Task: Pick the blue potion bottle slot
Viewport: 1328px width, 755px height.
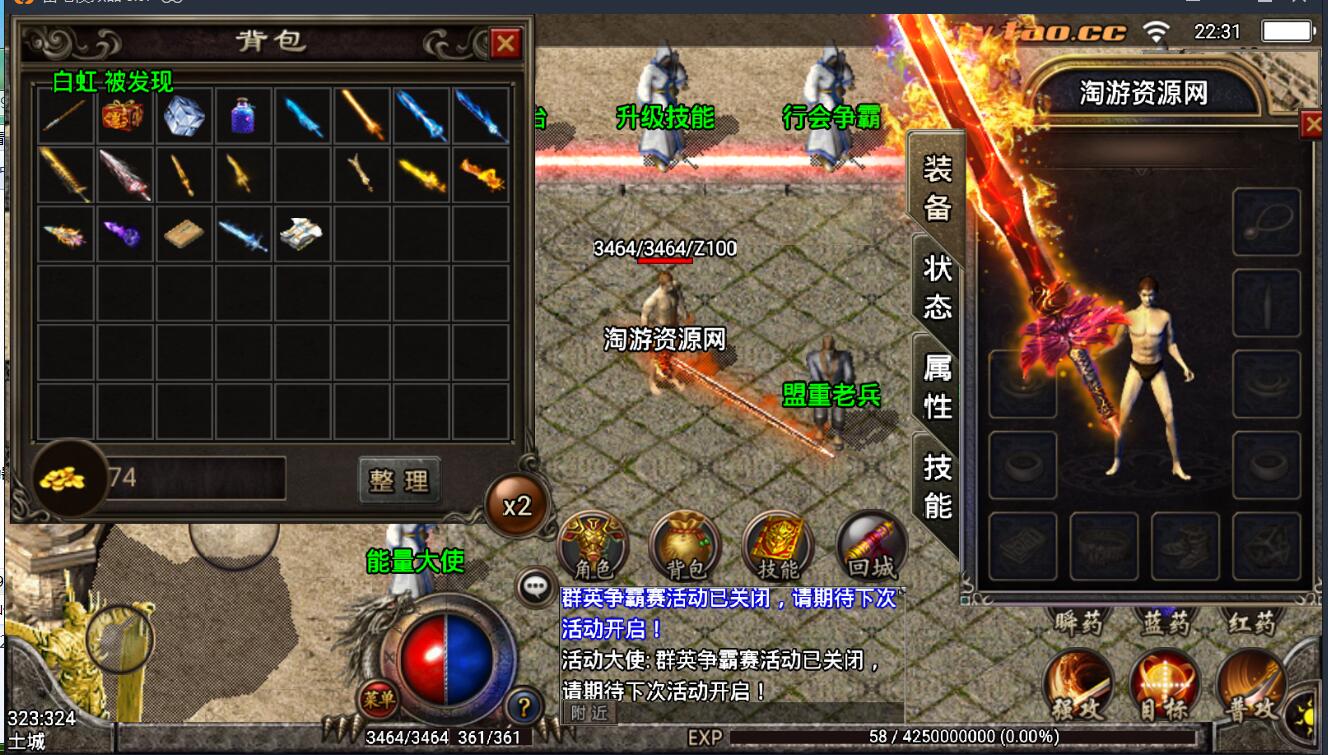Action: [243, 116]
